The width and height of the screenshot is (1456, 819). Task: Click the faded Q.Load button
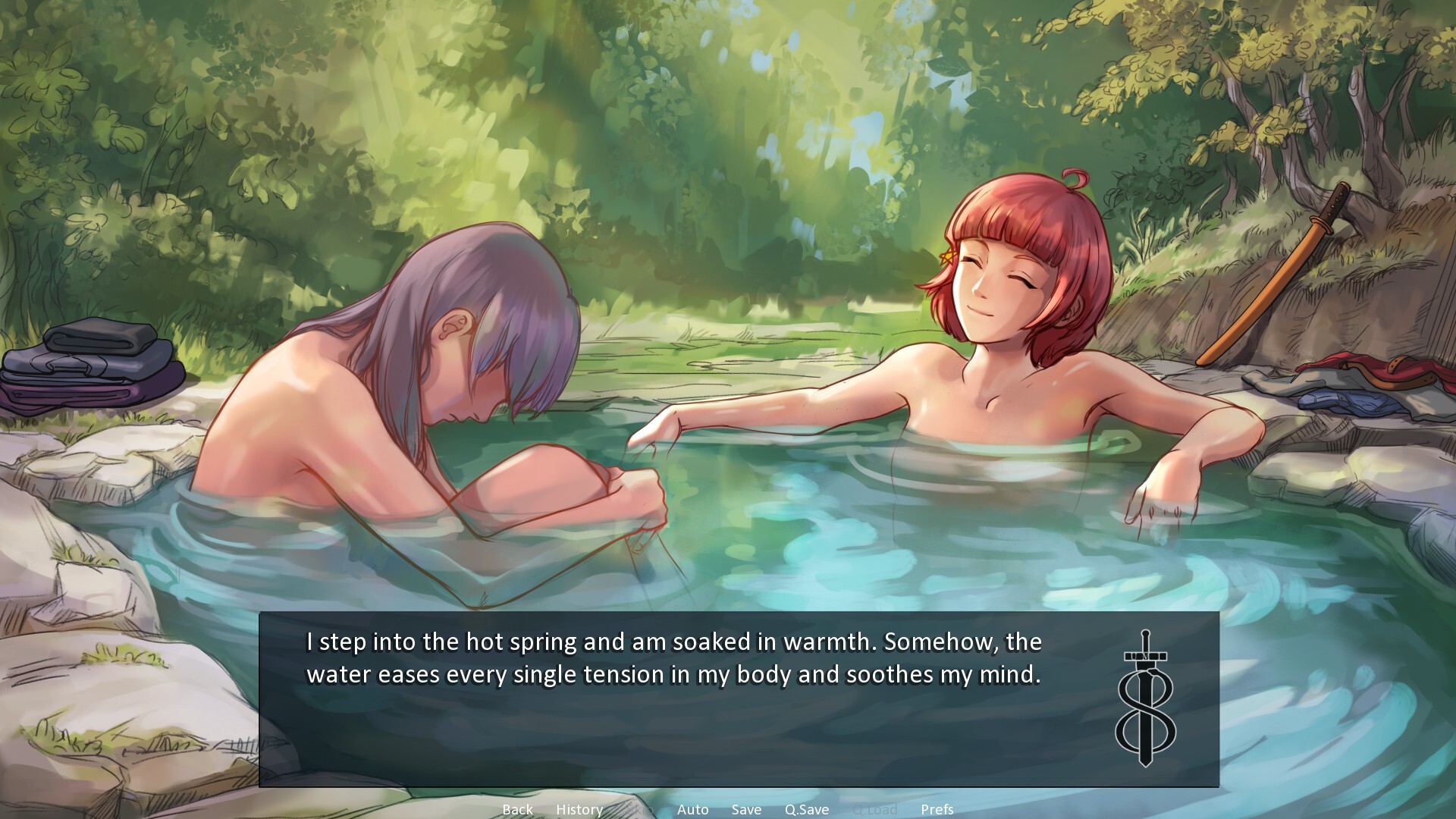point(874,809)
